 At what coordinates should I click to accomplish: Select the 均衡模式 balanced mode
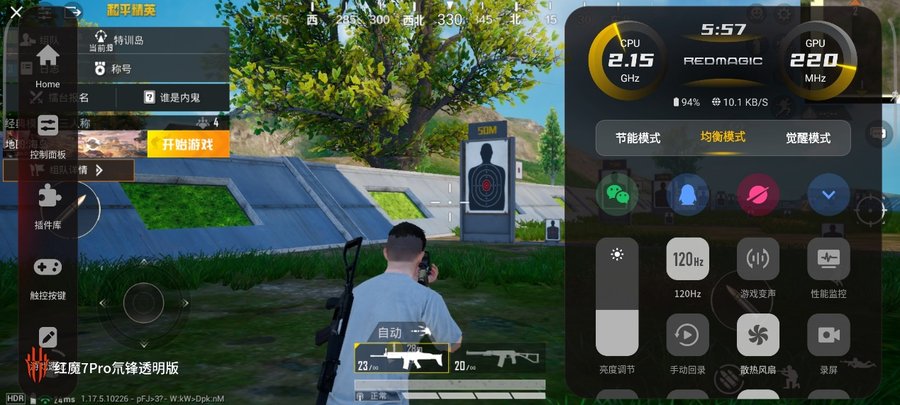click(722, 138)
